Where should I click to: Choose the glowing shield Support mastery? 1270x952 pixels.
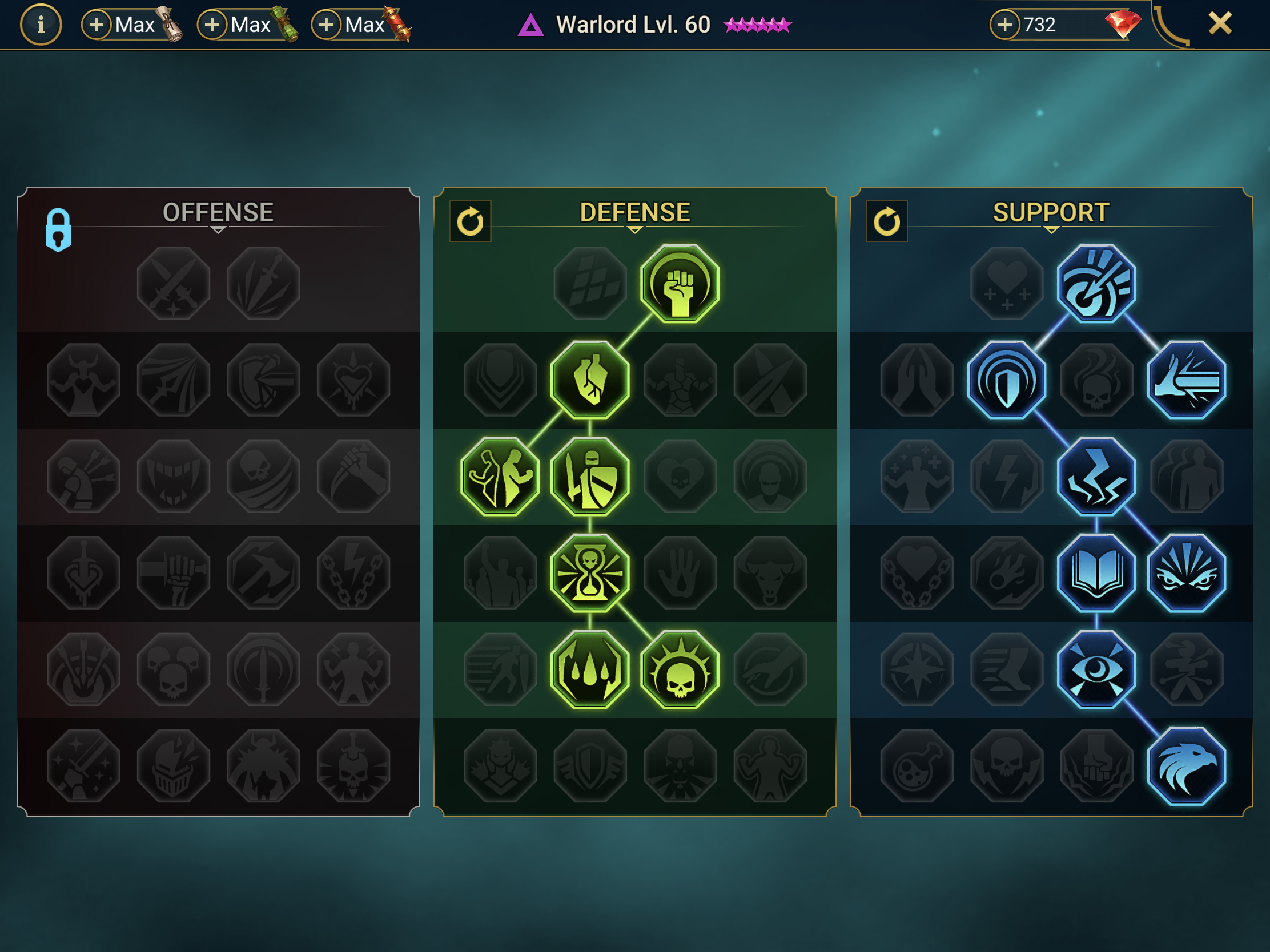(1006, 380)
